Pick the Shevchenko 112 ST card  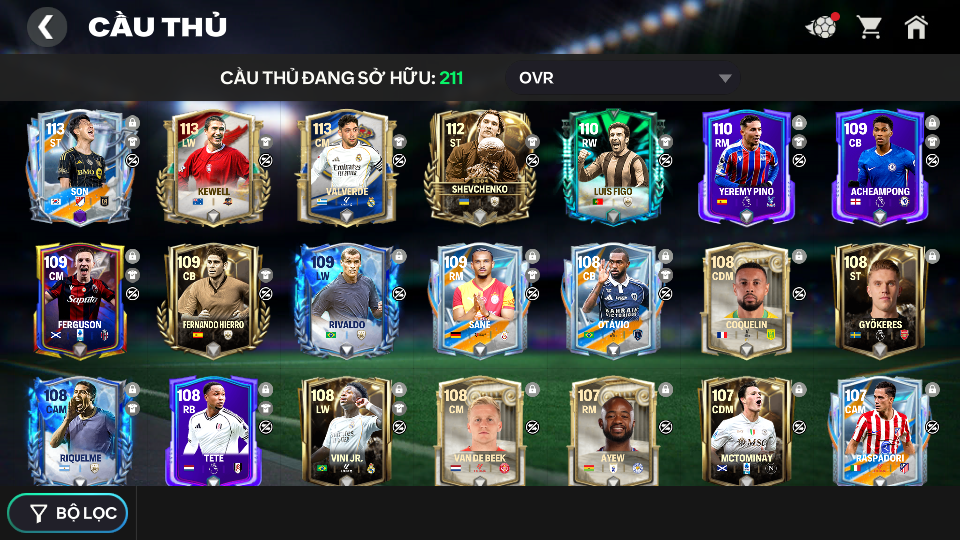[x=479, y=165]
